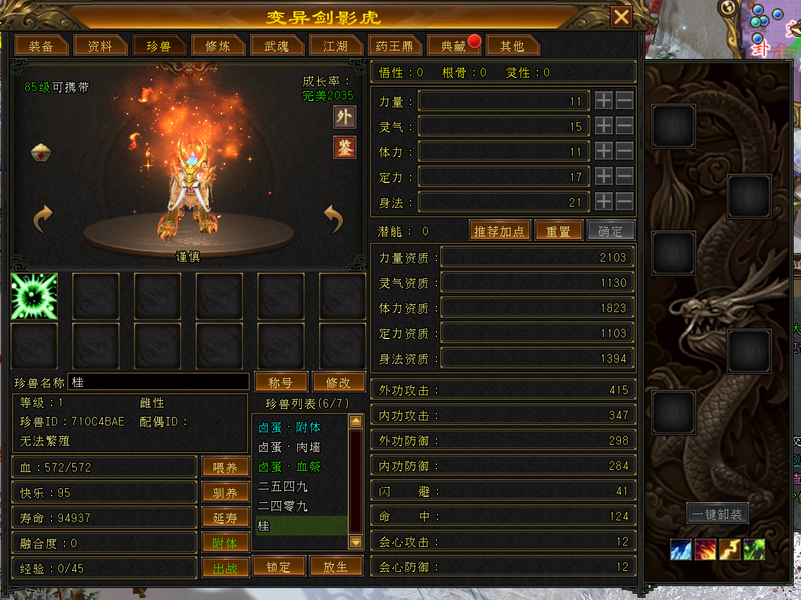The width and height of the screenshot is (801, 600).
Task: Reset points with the 重置 button
Action: (559, 231)
